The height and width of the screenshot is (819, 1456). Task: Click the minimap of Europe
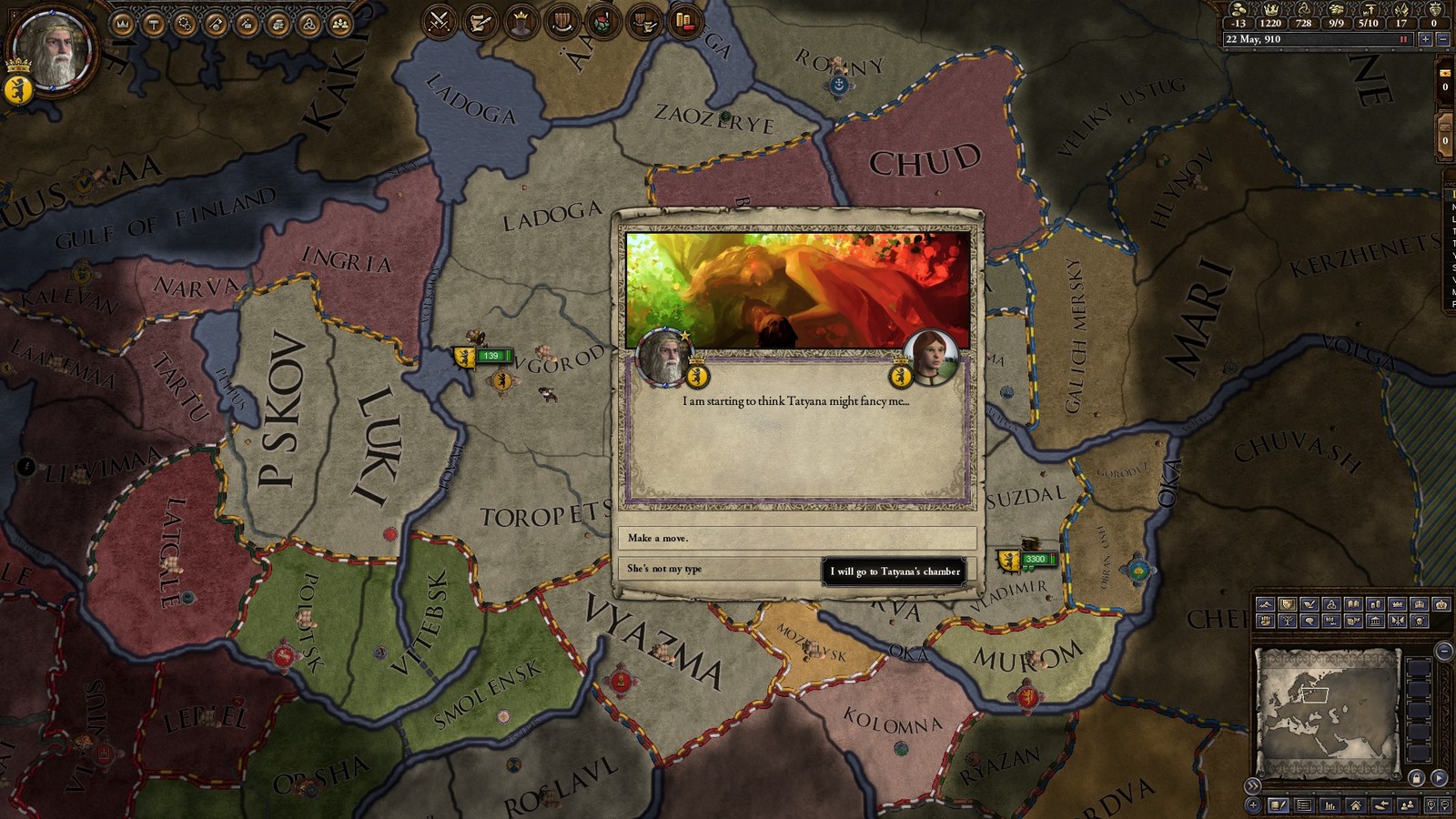coord(1327,710)
